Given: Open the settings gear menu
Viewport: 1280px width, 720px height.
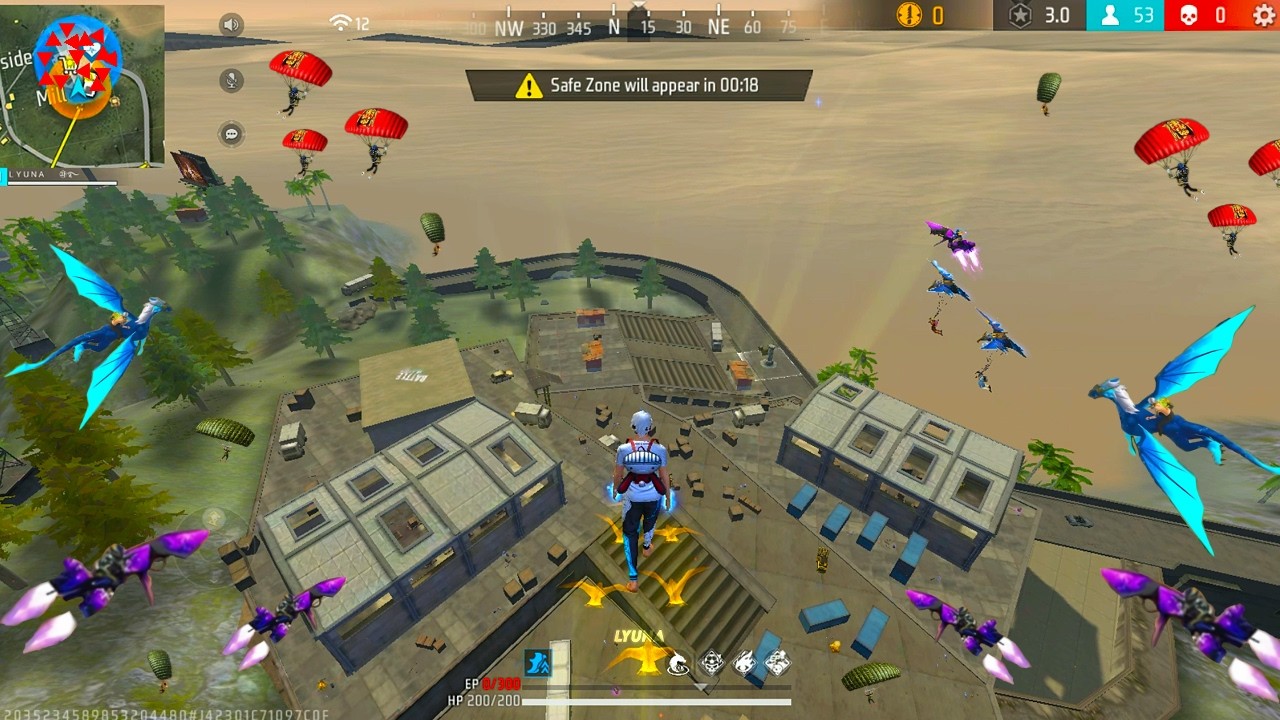Looking at the screenshot, I should pyautogui.click(x=1264, y=15).
